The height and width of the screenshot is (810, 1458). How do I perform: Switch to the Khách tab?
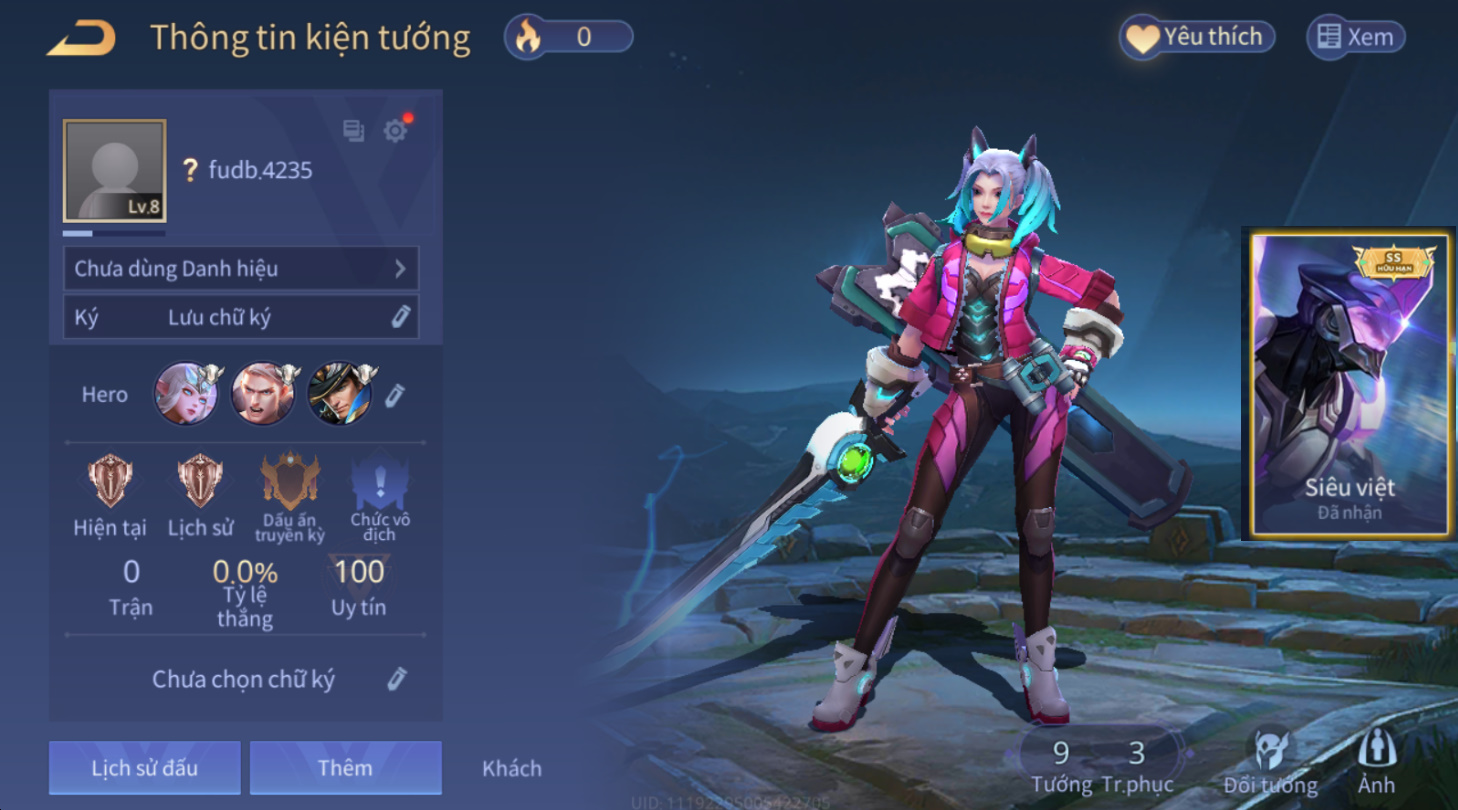coord(512,768)
